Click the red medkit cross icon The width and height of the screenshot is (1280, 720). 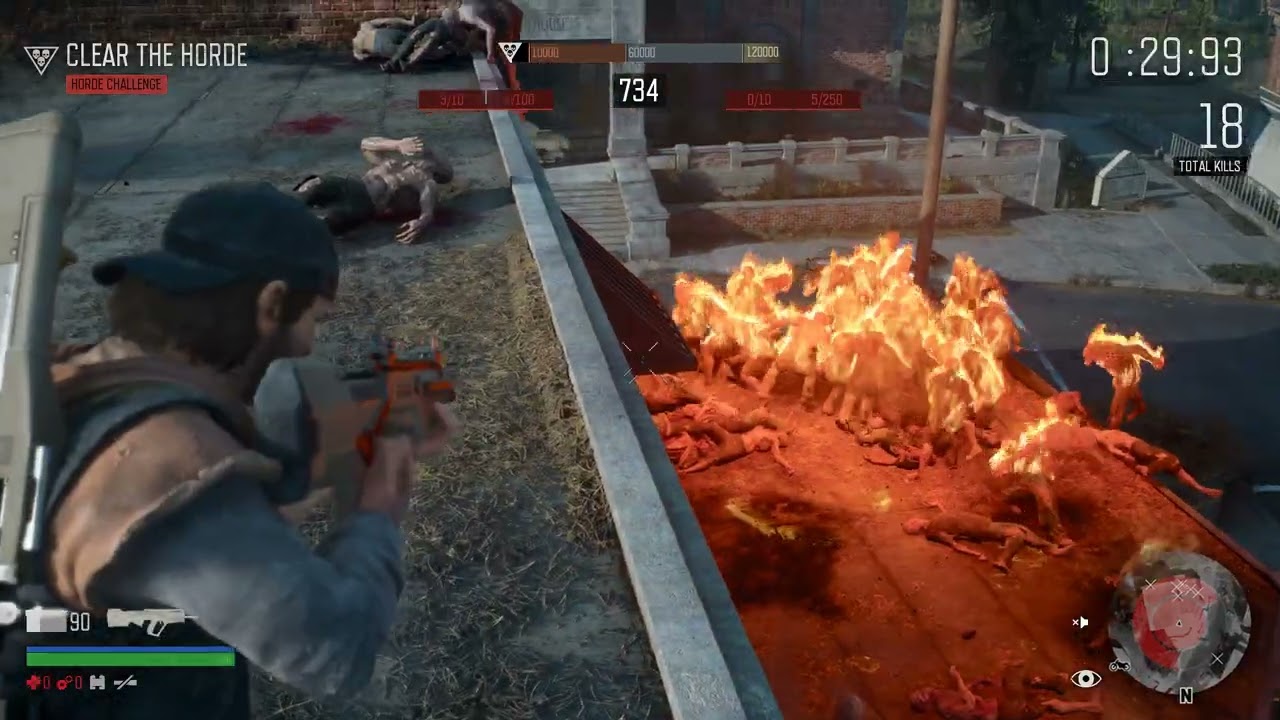(35, 683)
